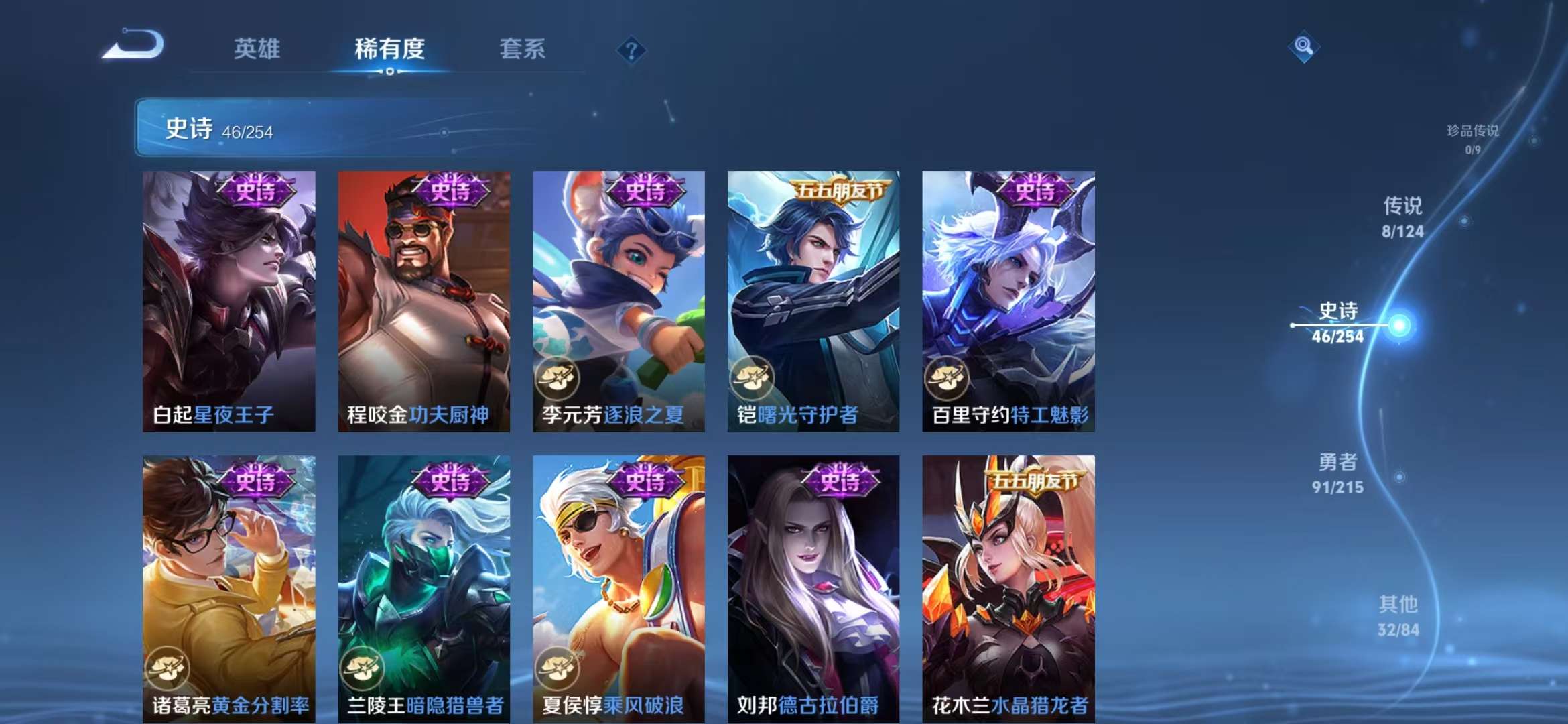Image resolution: width=1568 pixels, height=724 pixels.
Task: Click the 星元 icon on 百里守约特工魅影 card
Action: [947, 378]
